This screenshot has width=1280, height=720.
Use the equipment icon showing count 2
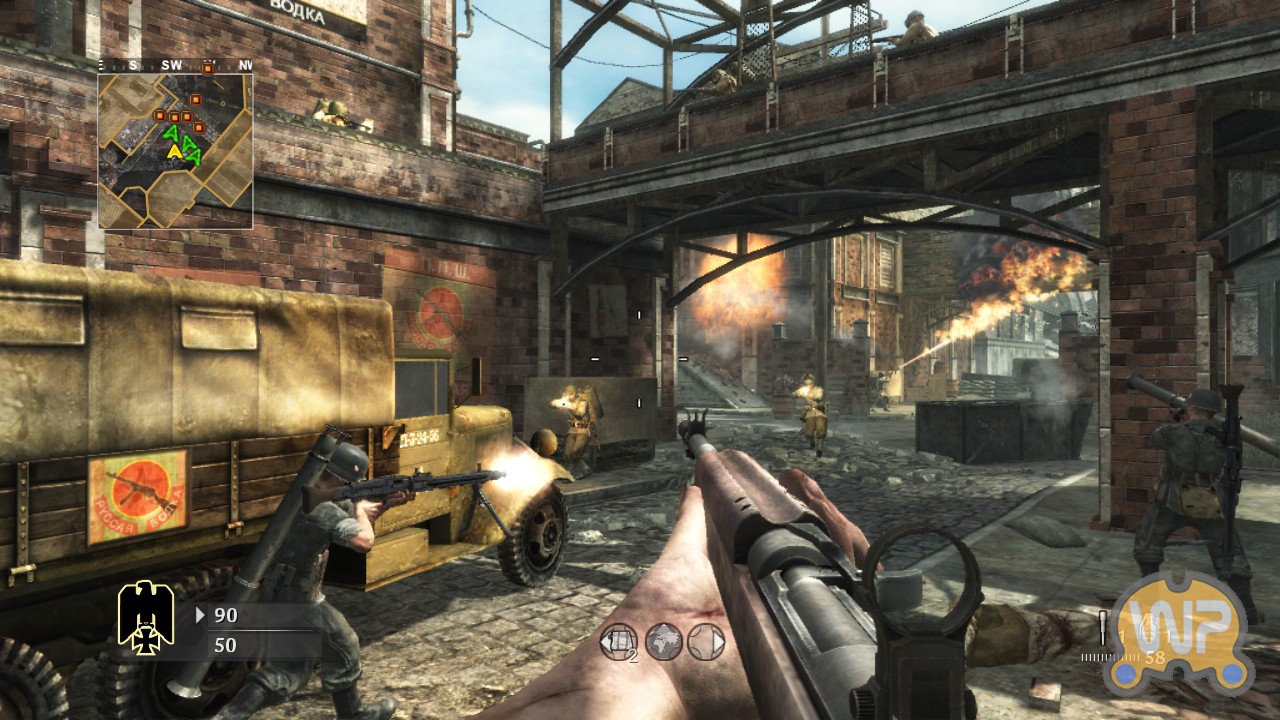click(618, 642)
